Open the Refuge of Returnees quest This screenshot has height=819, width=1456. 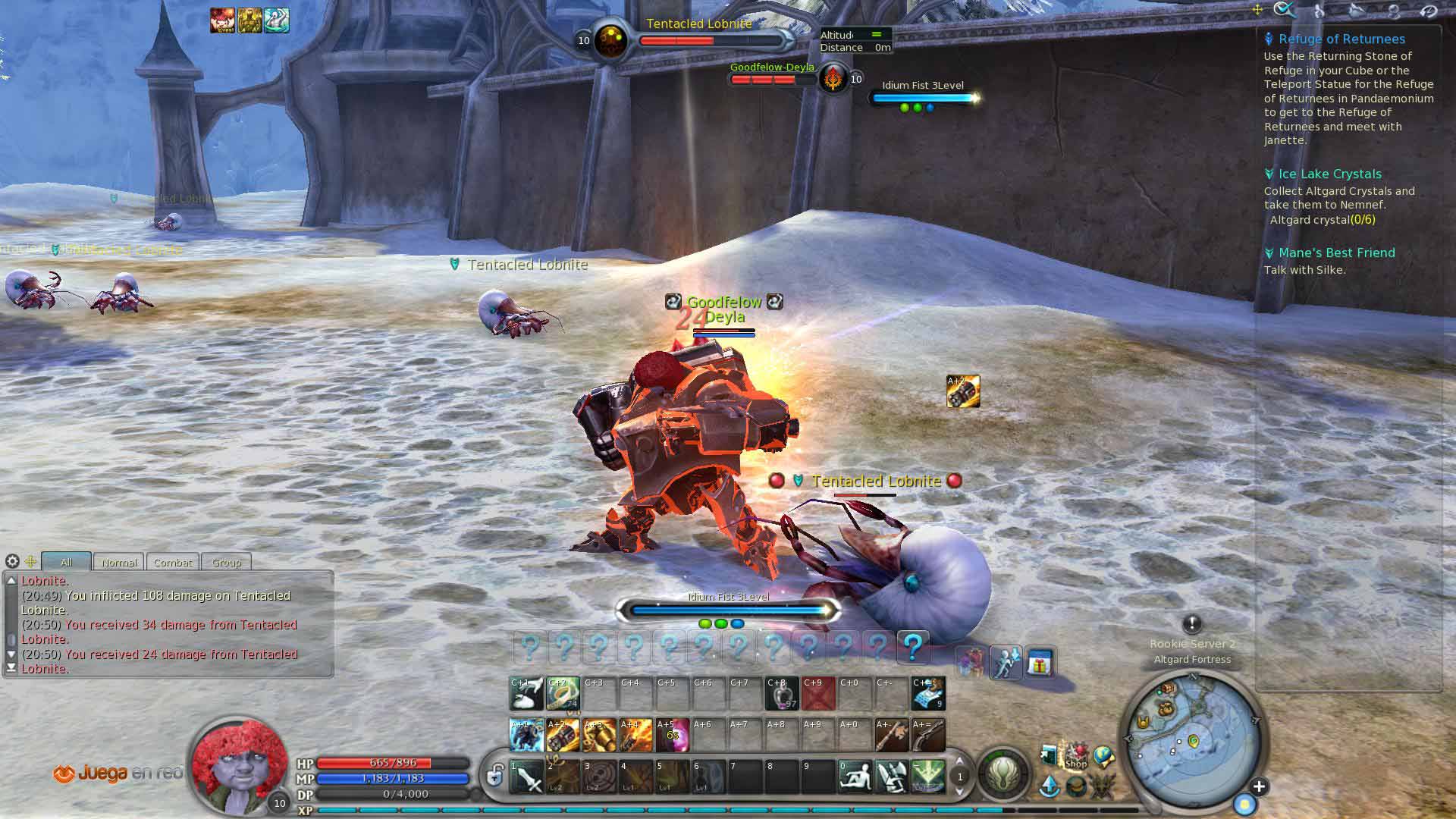point(1341,39)
